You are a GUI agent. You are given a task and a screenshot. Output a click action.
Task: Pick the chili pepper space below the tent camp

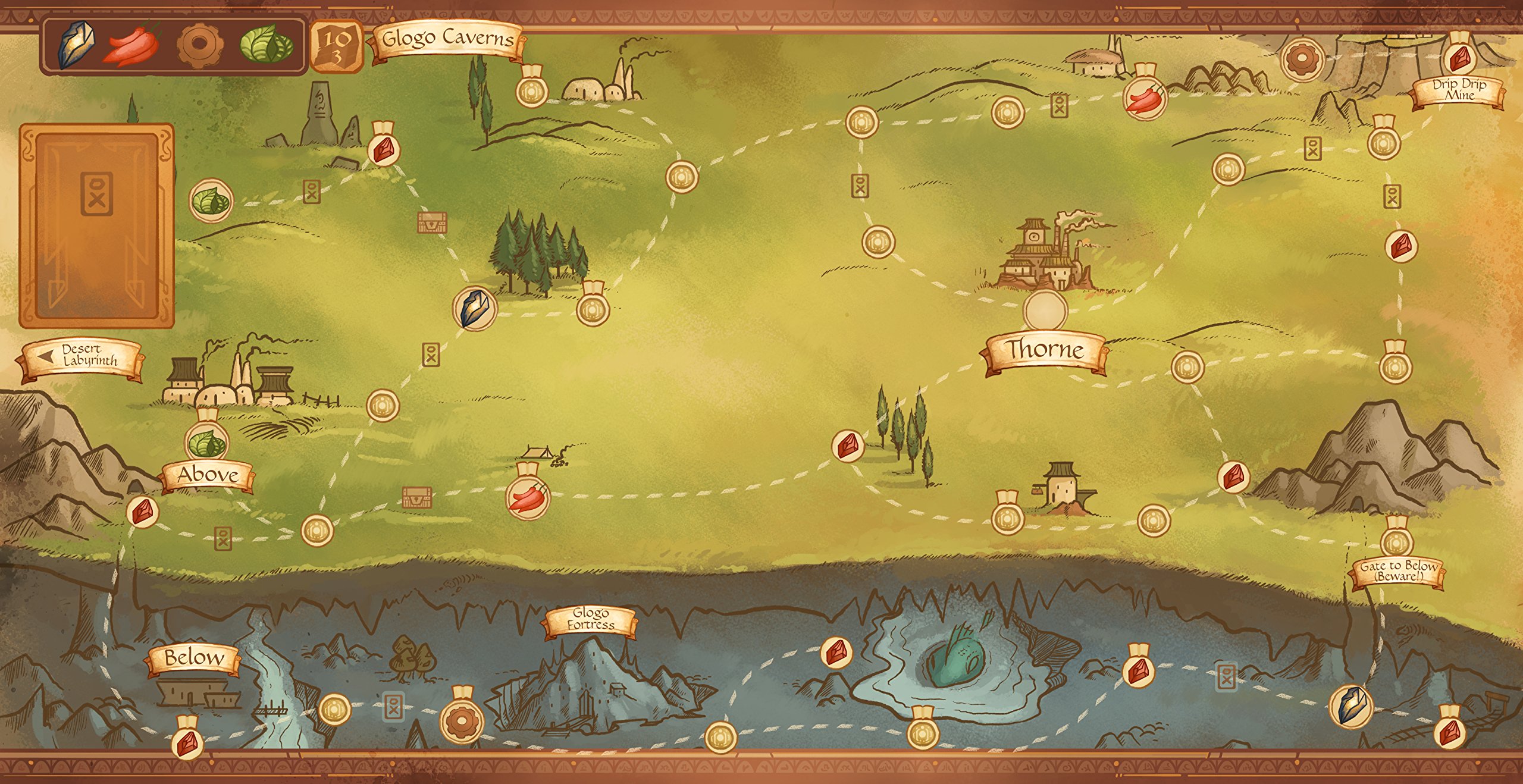click(528, 497)
